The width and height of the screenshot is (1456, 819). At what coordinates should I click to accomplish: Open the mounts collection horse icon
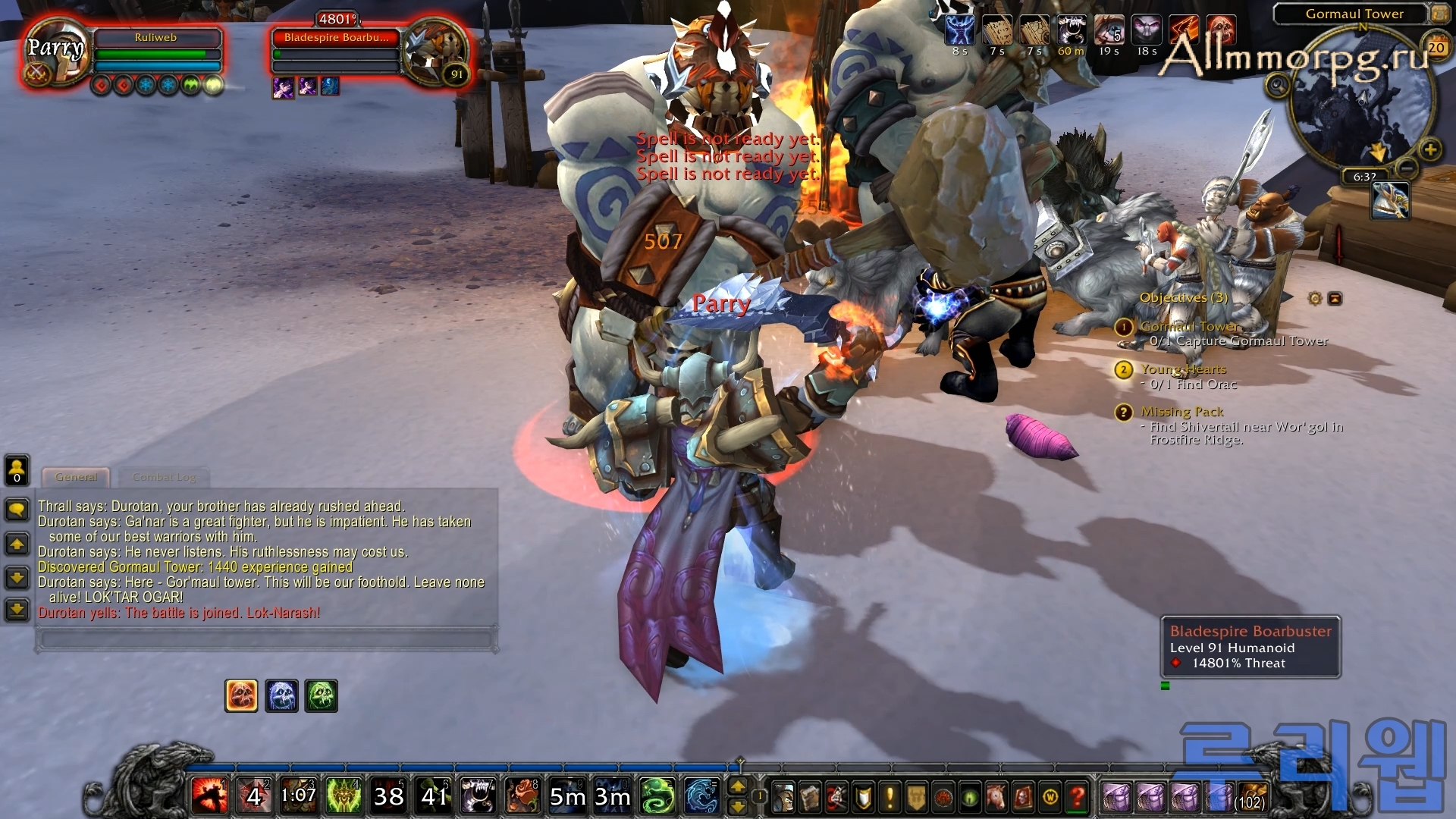996,797
